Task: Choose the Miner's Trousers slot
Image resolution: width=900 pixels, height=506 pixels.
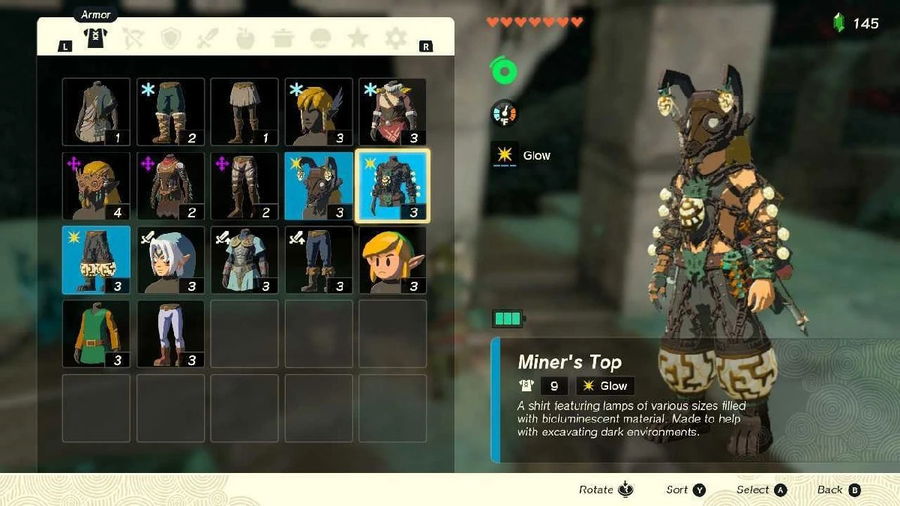Action: pos(97,260)
